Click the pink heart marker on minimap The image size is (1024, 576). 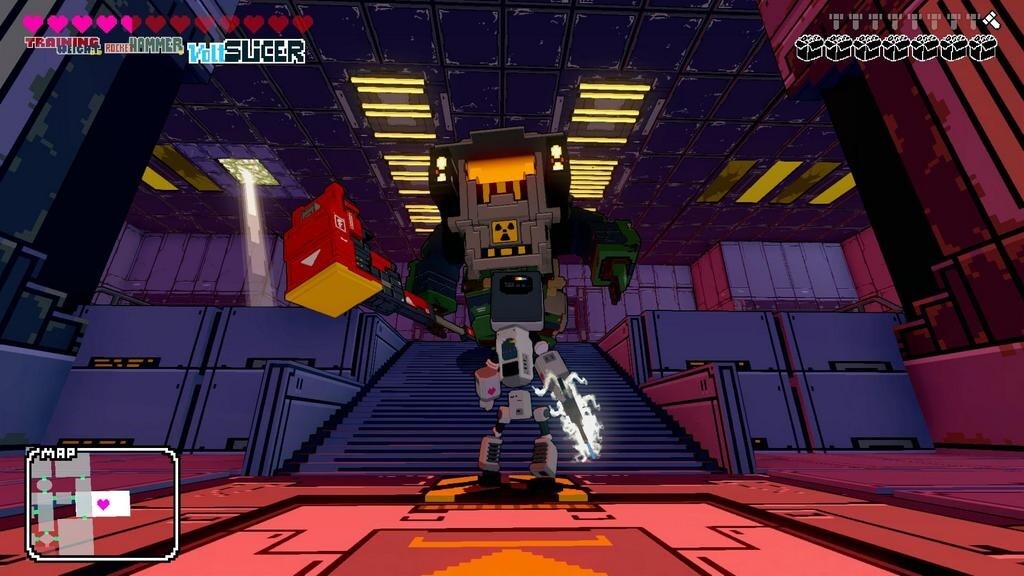(x=103, y=504)
